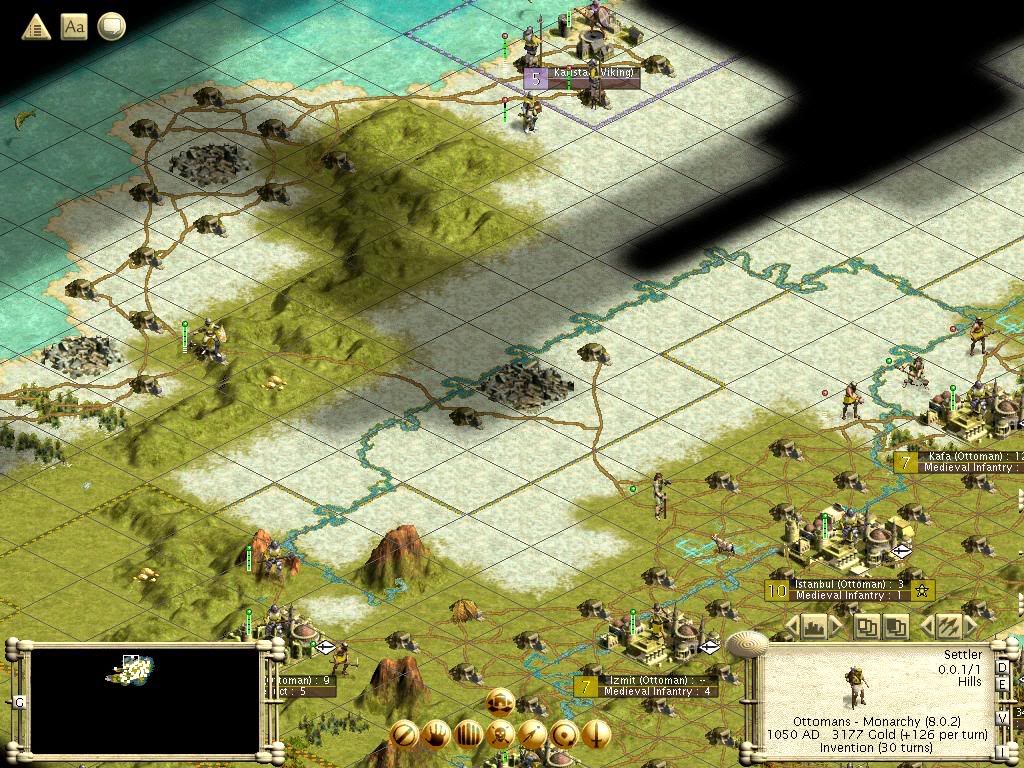Click the sword unit action button

pos(596,735)
